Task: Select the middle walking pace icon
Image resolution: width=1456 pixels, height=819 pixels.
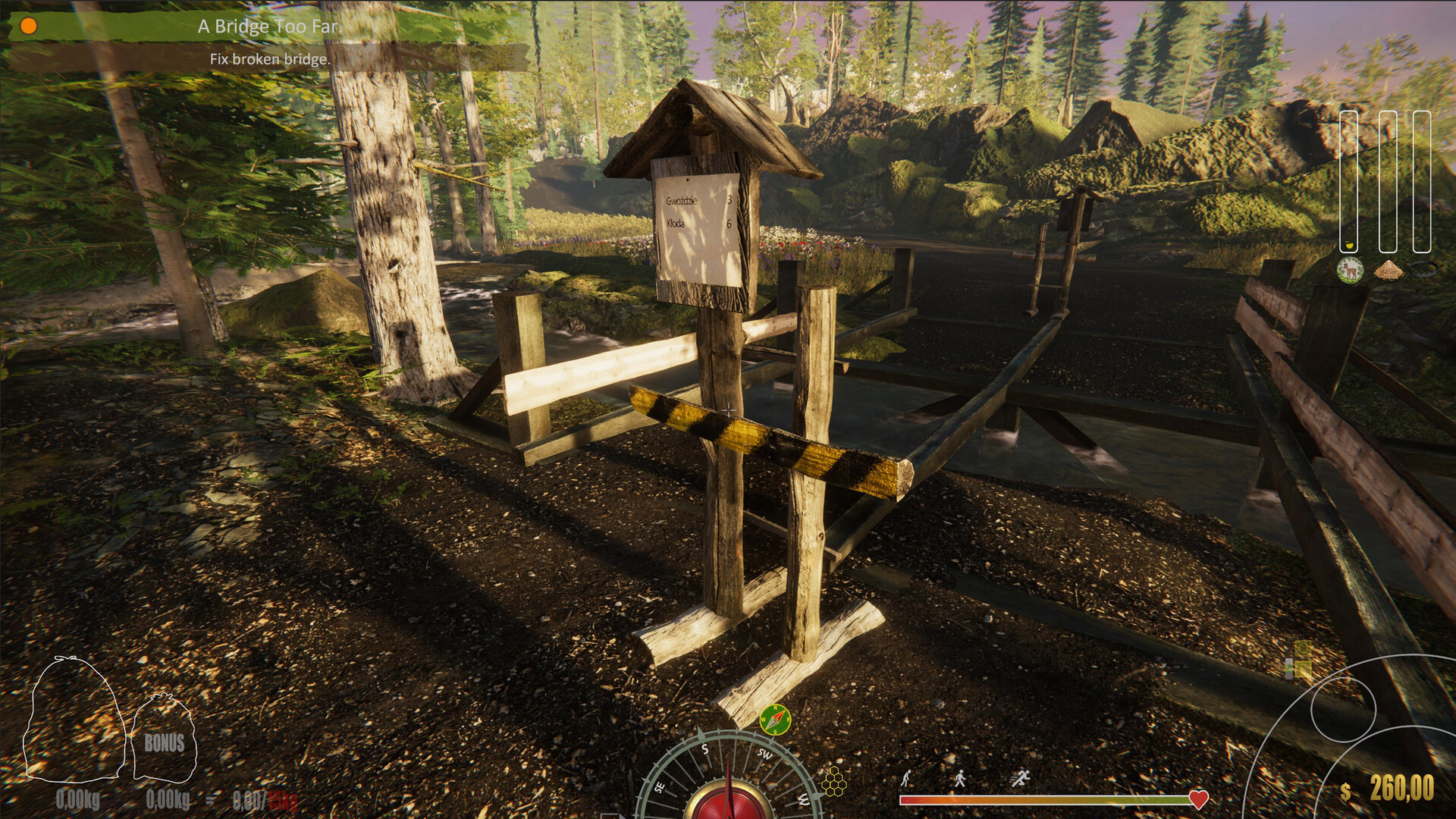Action: point(961,778)
